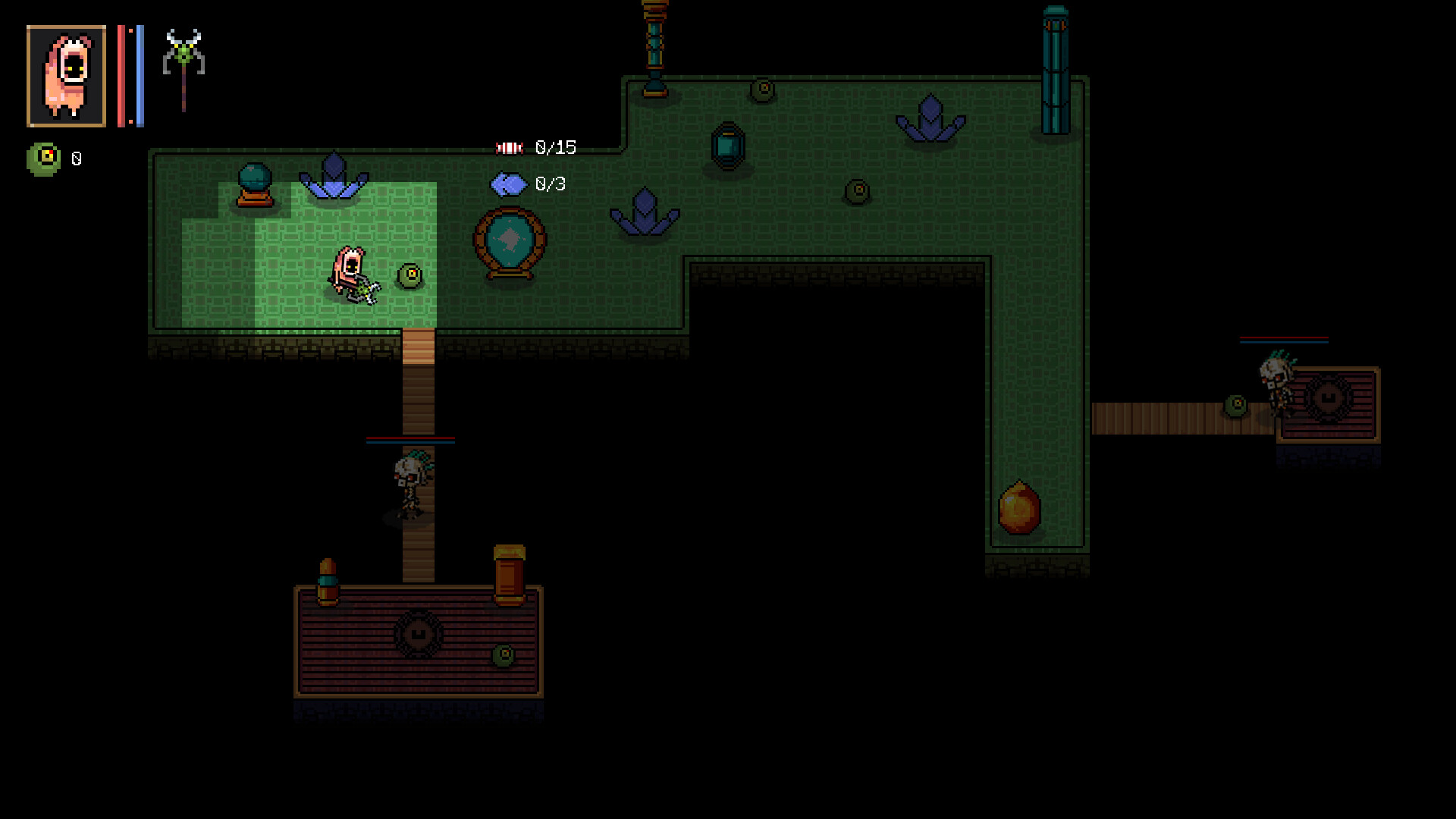
Task: Click the llama character portrait in the HUD
Action: [x=66, y=72]
